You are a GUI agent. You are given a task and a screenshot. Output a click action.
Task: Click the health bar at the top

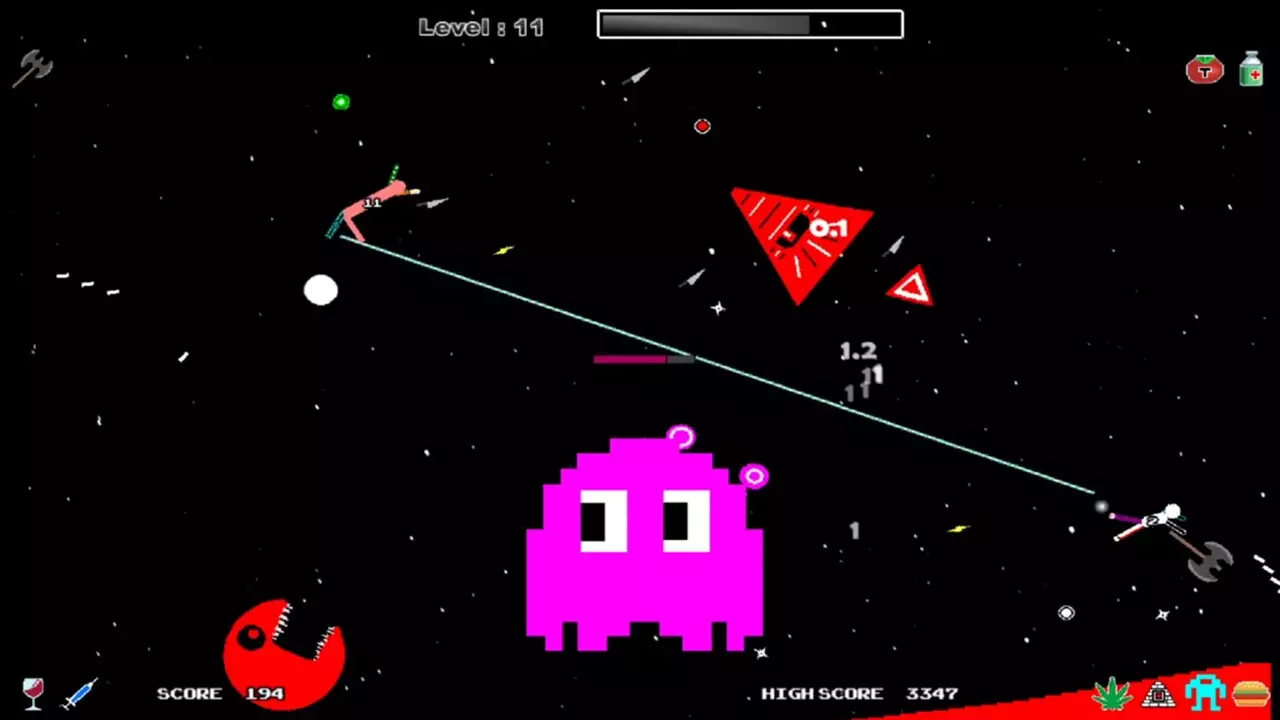tap(748, 23)
